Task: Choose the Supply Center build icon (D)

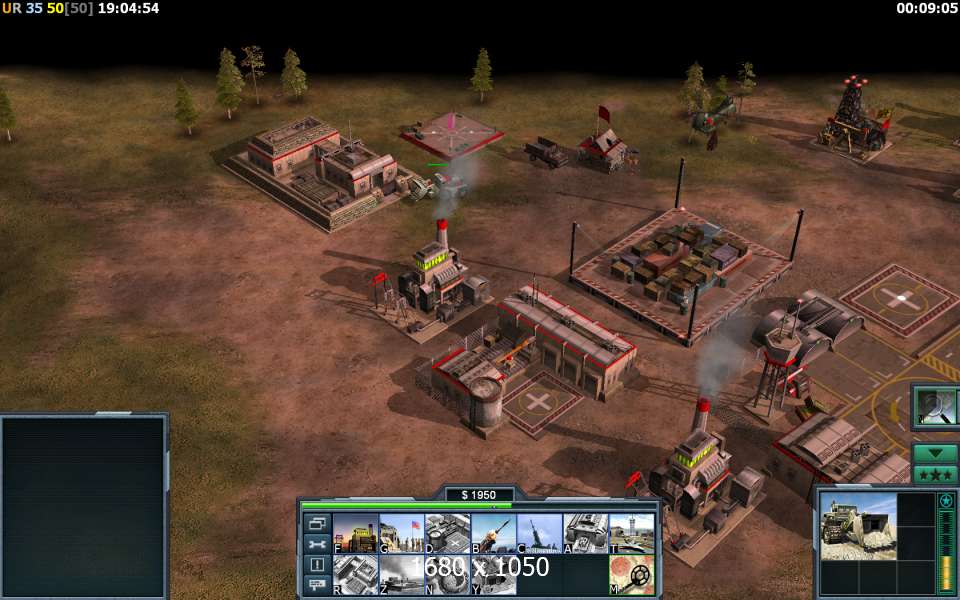Action: coord(447,533)
